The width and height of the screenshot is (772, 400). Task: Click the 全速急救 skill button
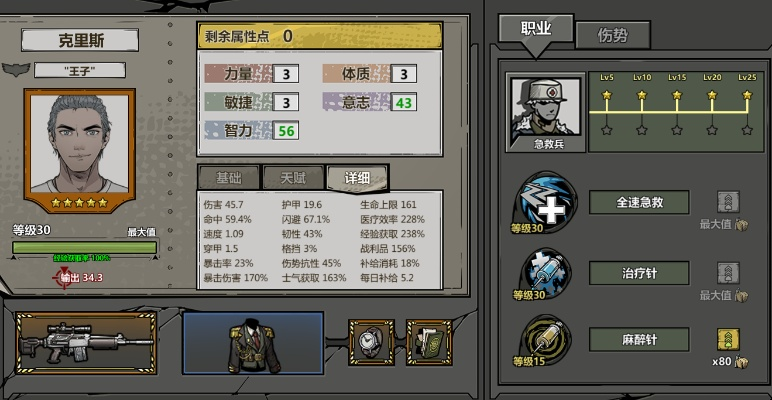638,202
